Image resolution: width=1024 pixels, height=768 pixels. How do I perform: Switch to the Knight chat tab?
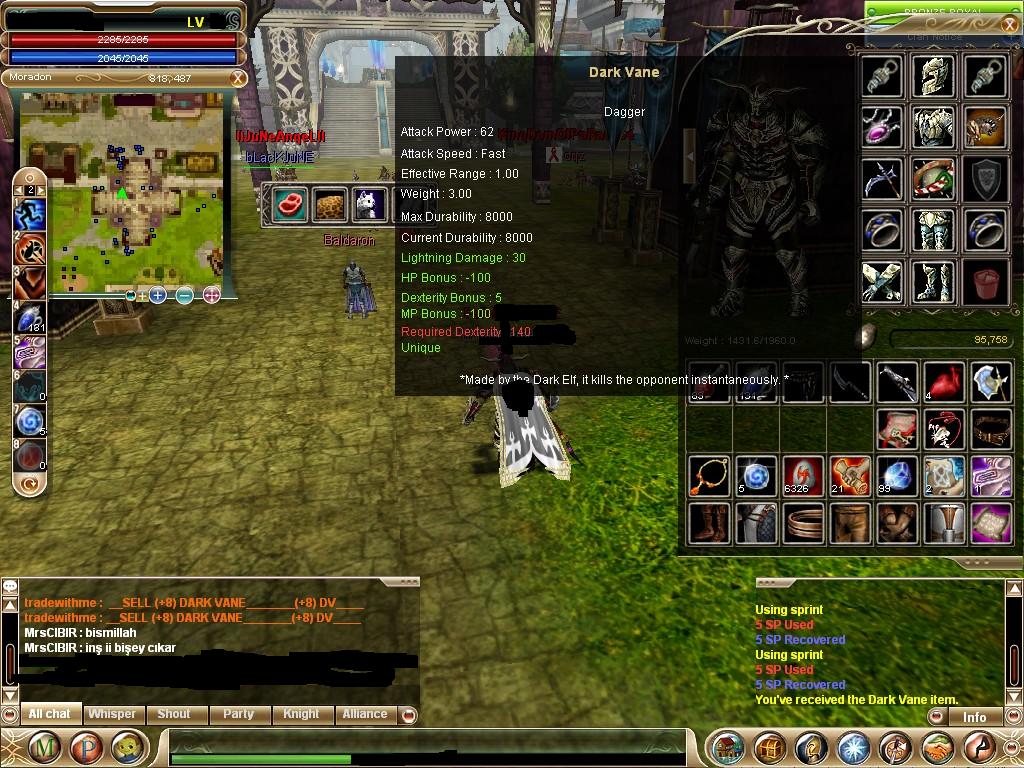pyautogui.click(x=301, y=714)
